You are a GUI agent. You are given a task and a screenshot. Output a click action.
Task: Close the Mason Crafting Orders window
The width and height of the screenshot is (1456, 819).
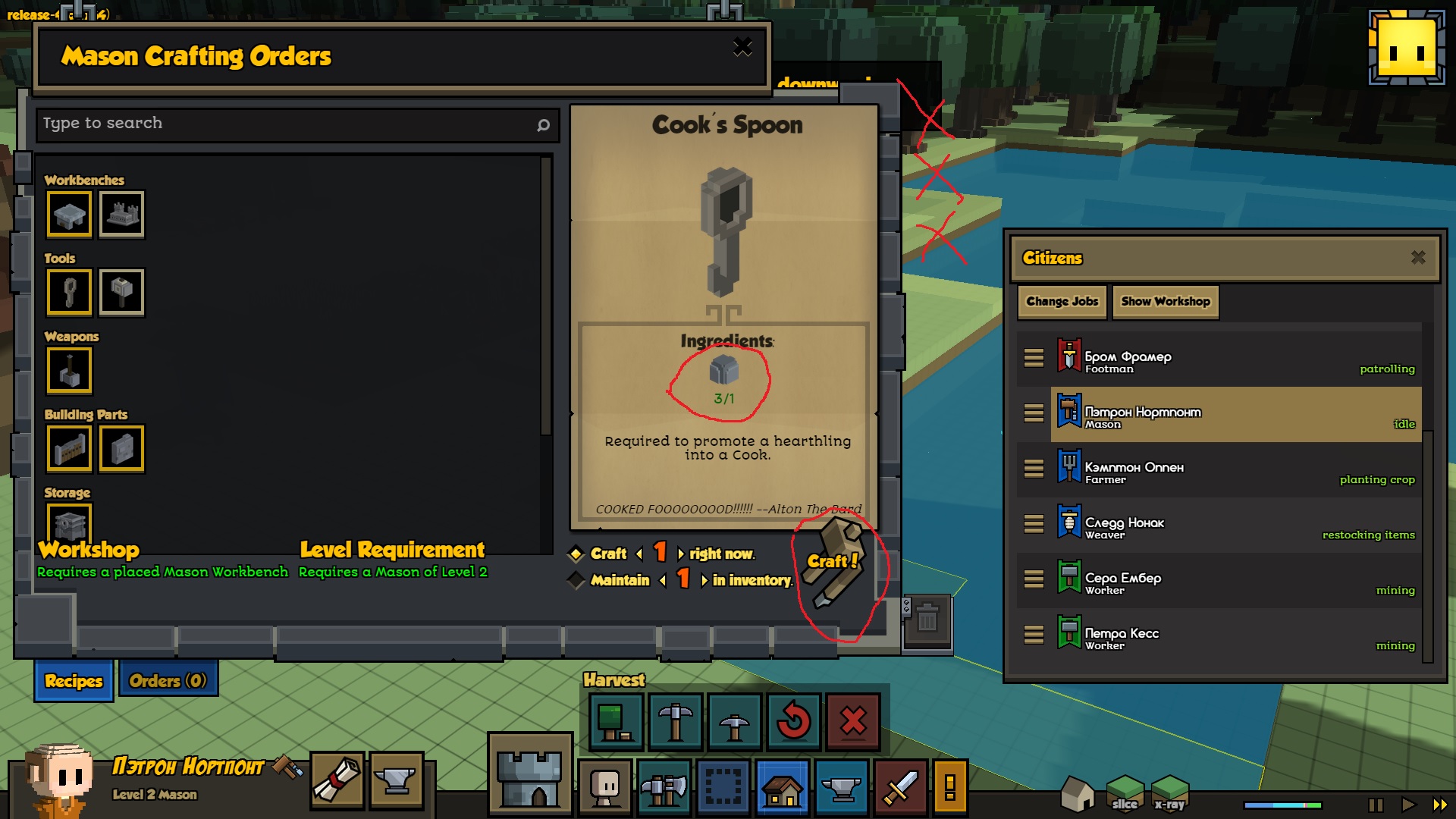point(742,48)
